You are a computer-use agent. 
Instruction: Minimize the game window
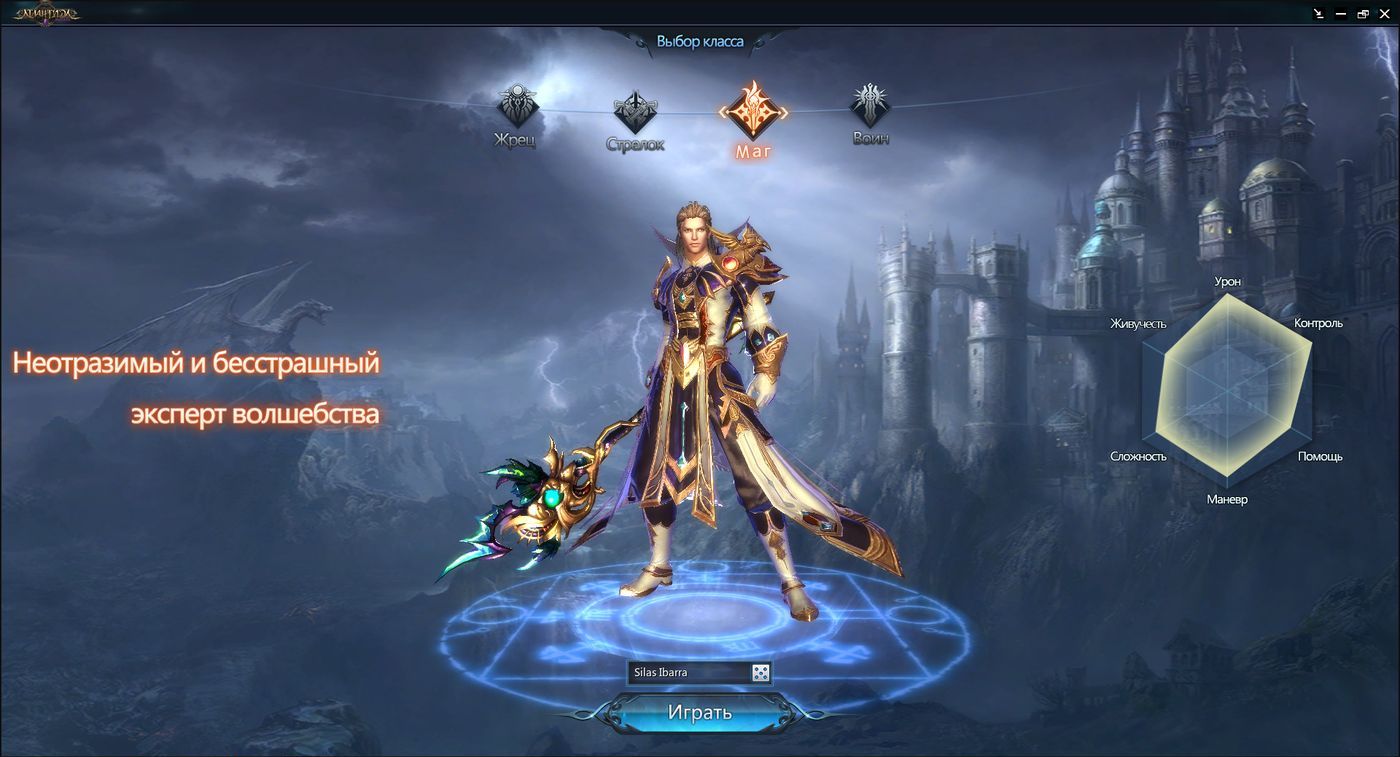click(1341, 14)
